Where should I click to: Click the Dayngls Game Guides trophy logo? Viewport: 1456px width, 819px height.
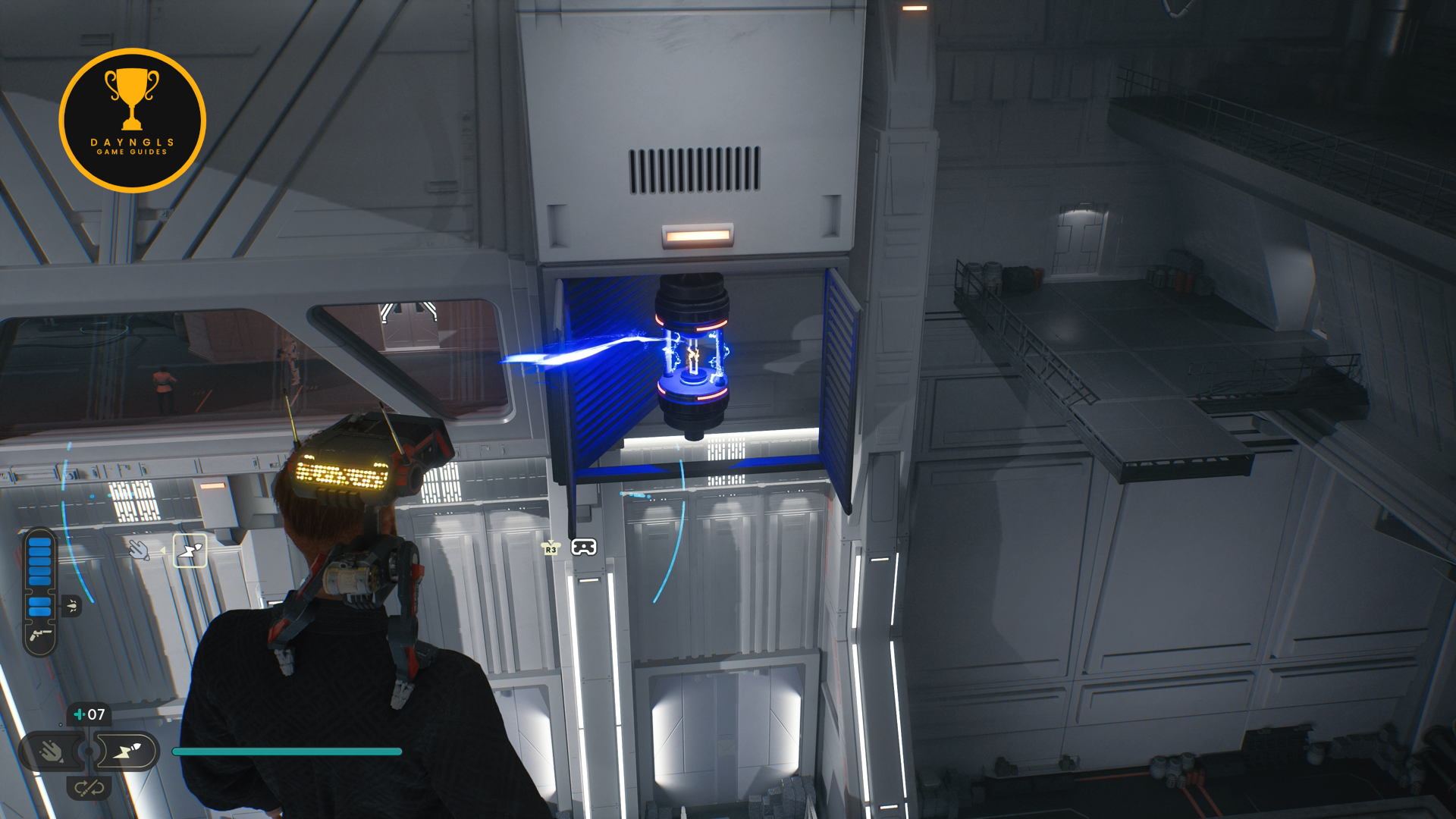tap(132, 120)
